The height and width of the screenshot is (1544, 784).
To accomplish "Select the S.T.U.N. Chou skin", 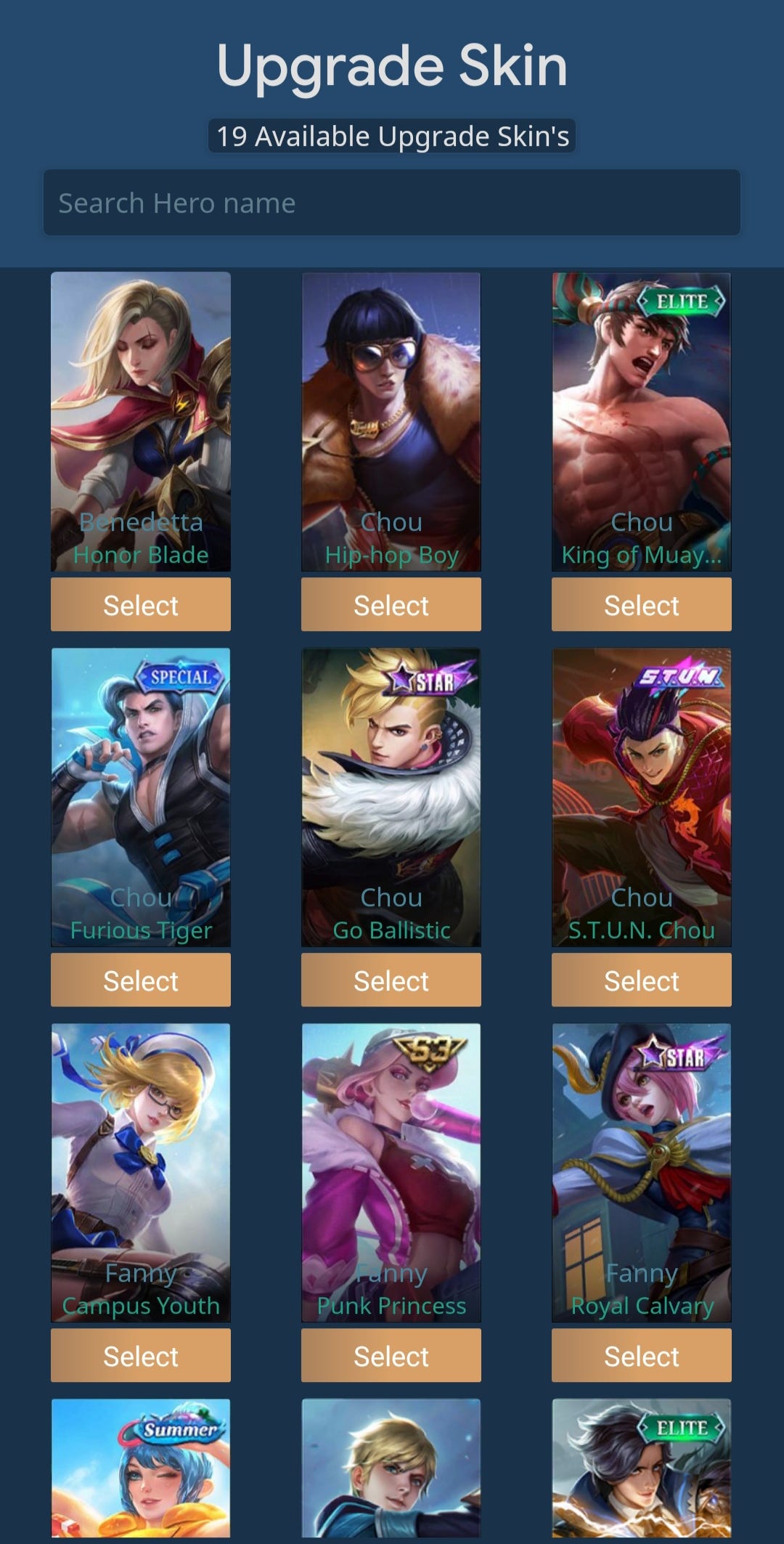I will pos(642,980).
